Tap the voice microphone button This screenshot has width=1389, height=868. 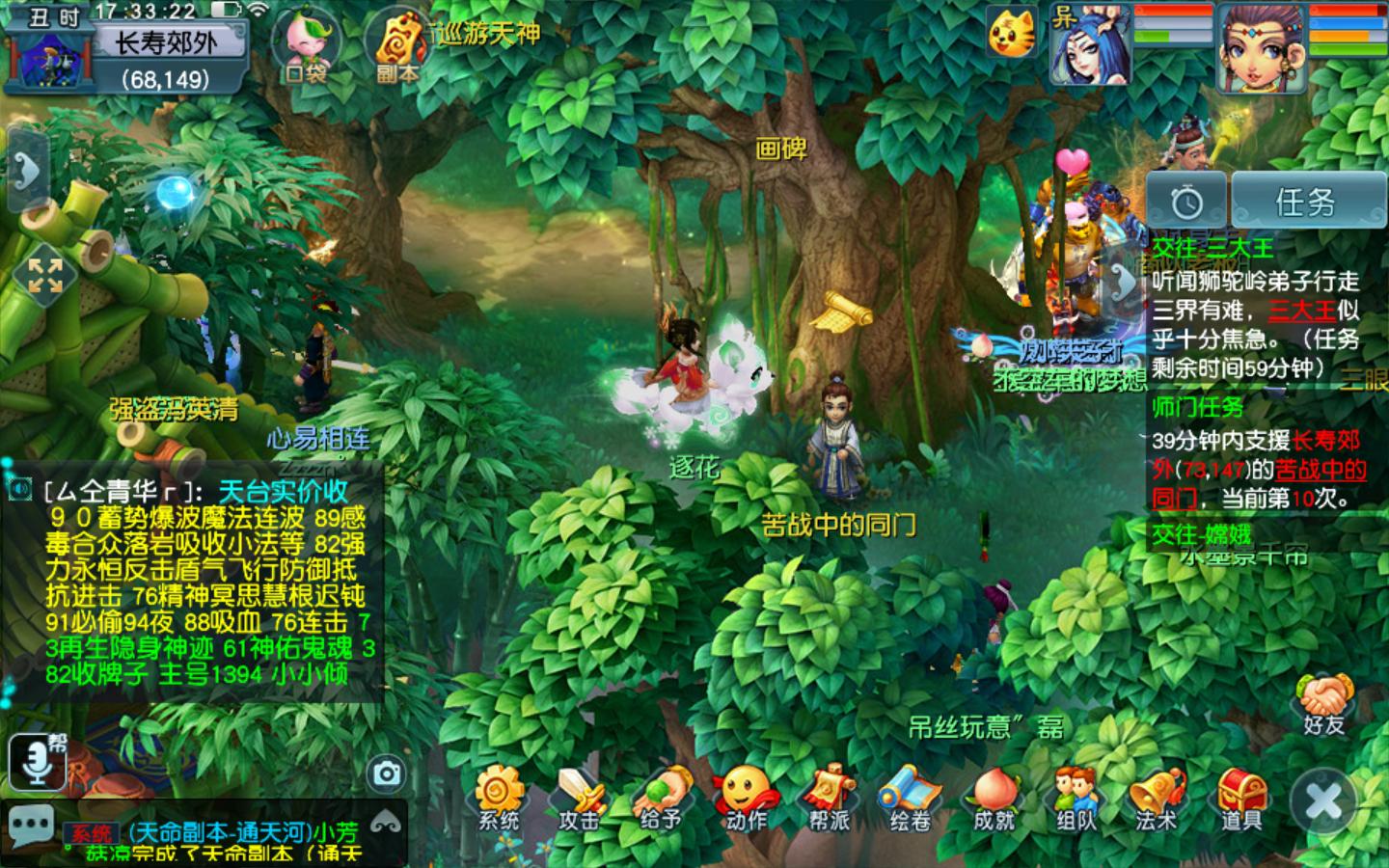tap(38, 761)
